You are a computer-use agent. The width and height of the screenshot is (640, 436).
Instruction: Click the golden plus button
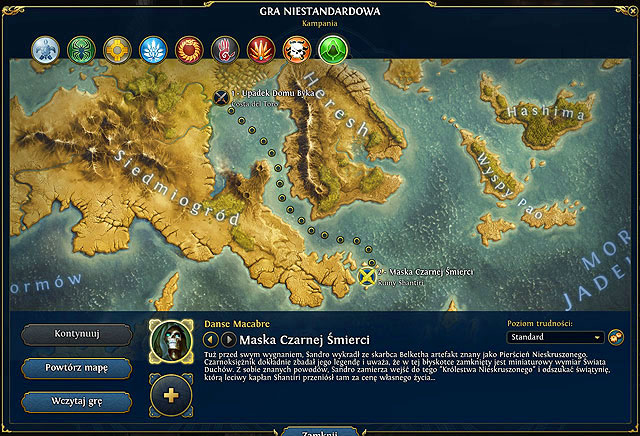[x=171, y=394]
